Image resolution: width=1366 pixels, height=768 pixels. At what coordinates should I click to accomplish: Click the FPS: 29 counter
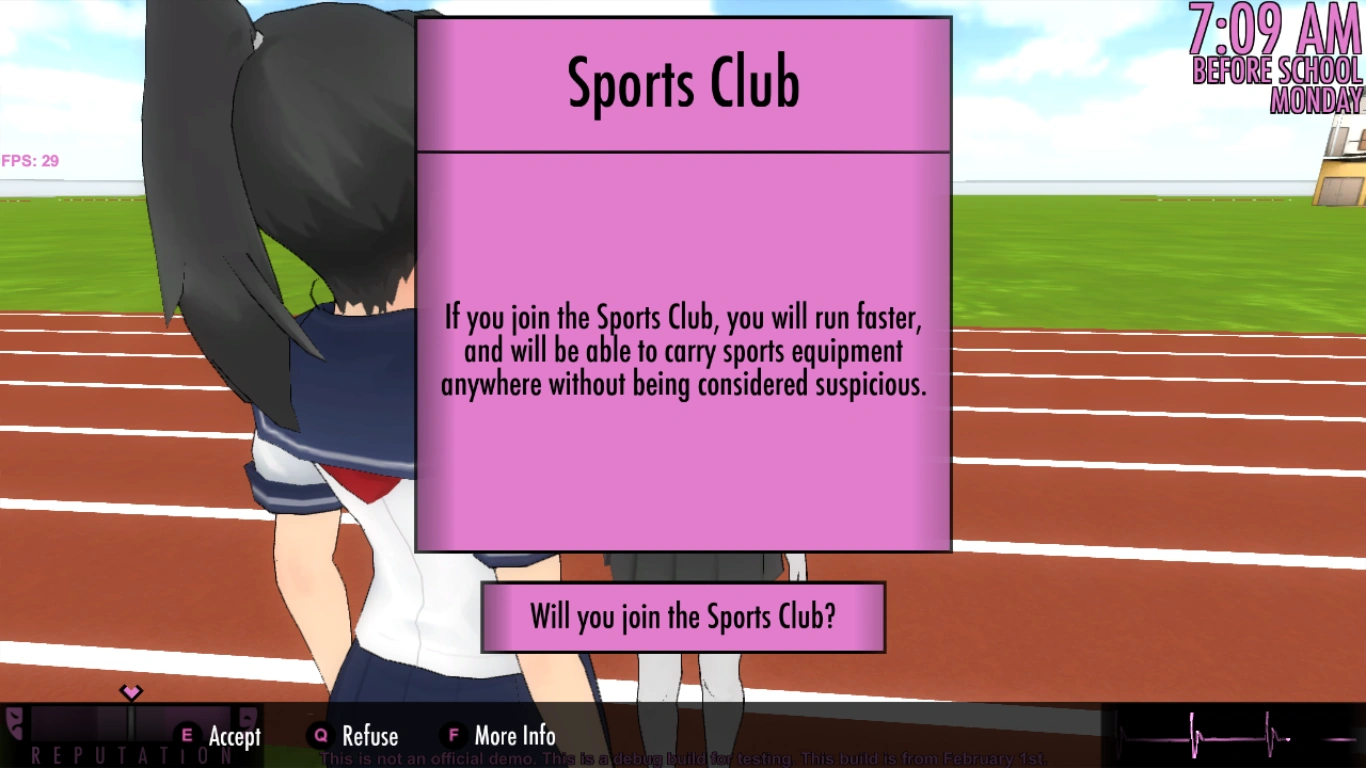tap(31, 160)
